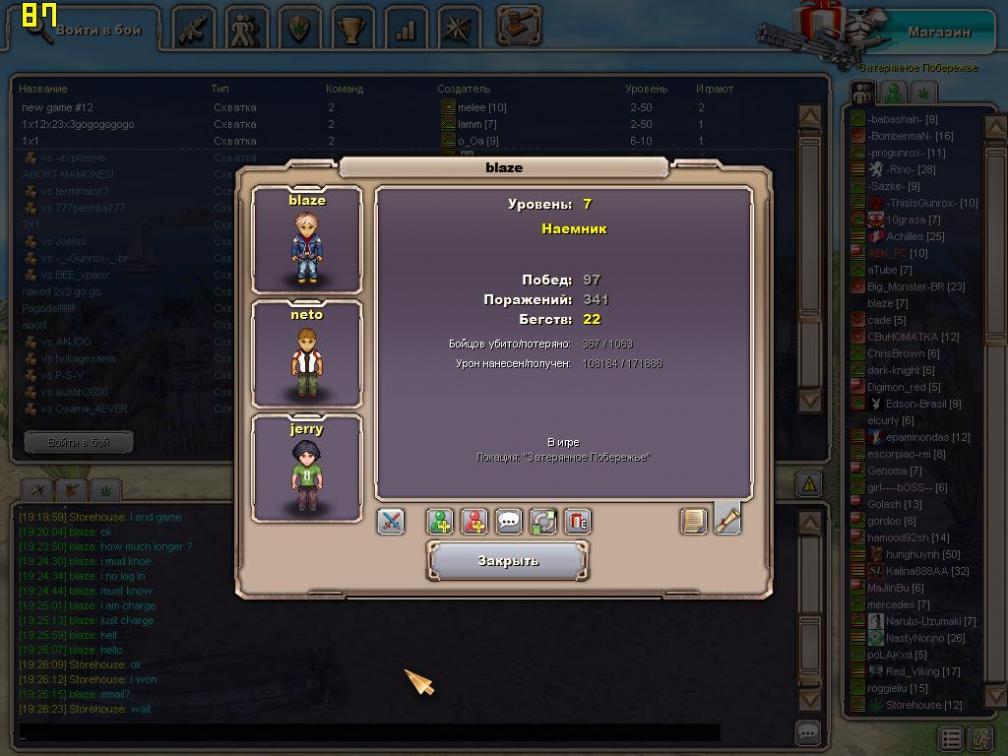Image resolution: width=1008 pixels, height=756 pixels.
Task: Close the blaze profile with Закрыть
Action: [507, 561]
